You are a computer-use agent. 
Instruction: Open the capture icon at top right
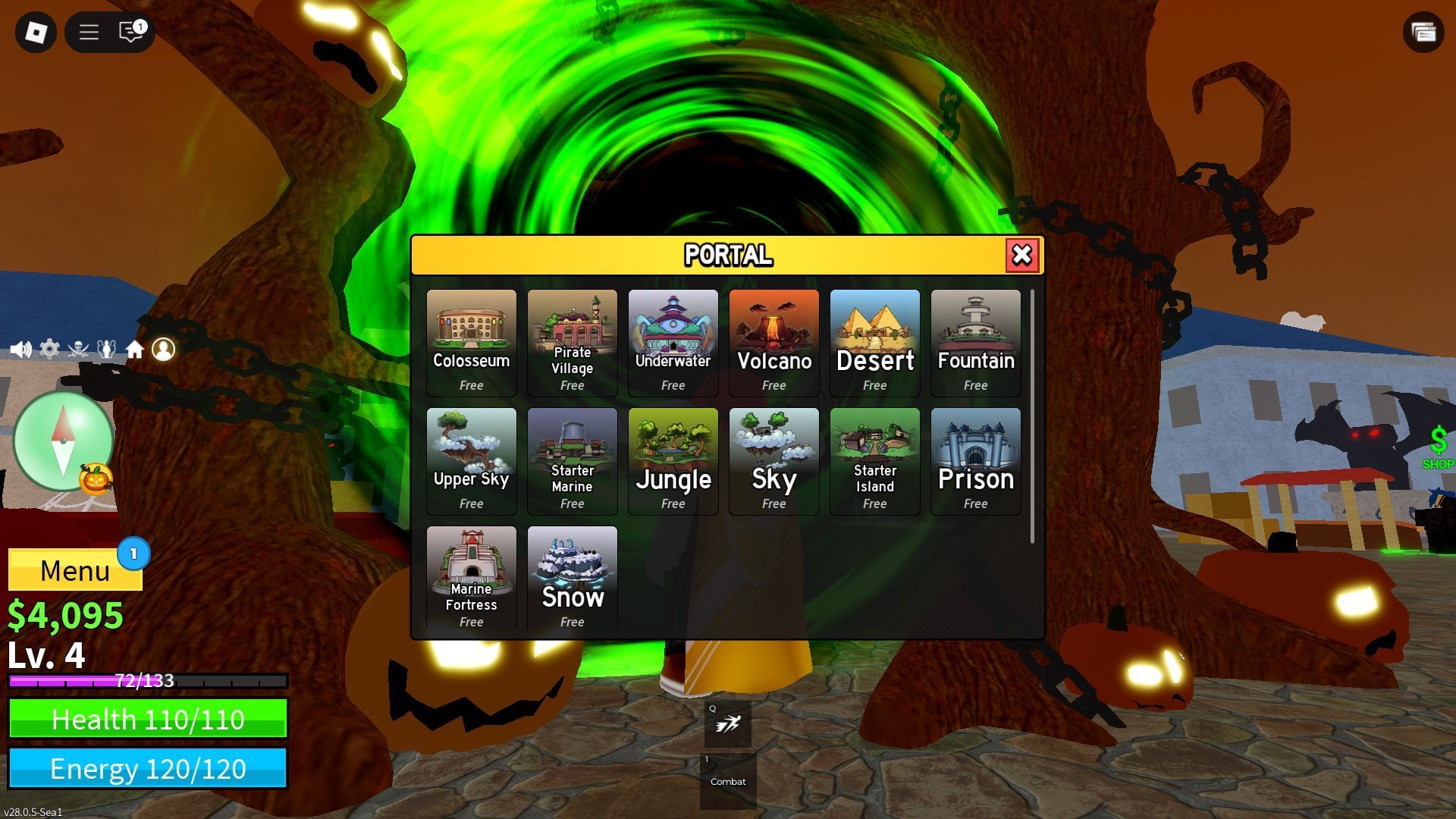point(1424,32)
